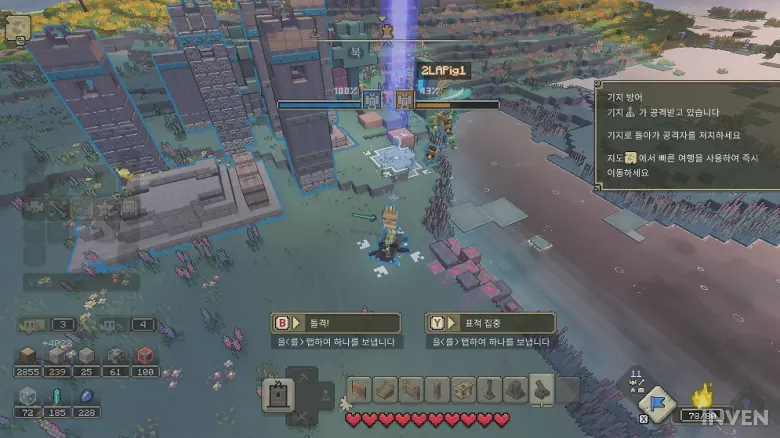780x438 pixels.
Task: Choose the highlighted tower category on the D-pad selector
Action: (277, 396)
